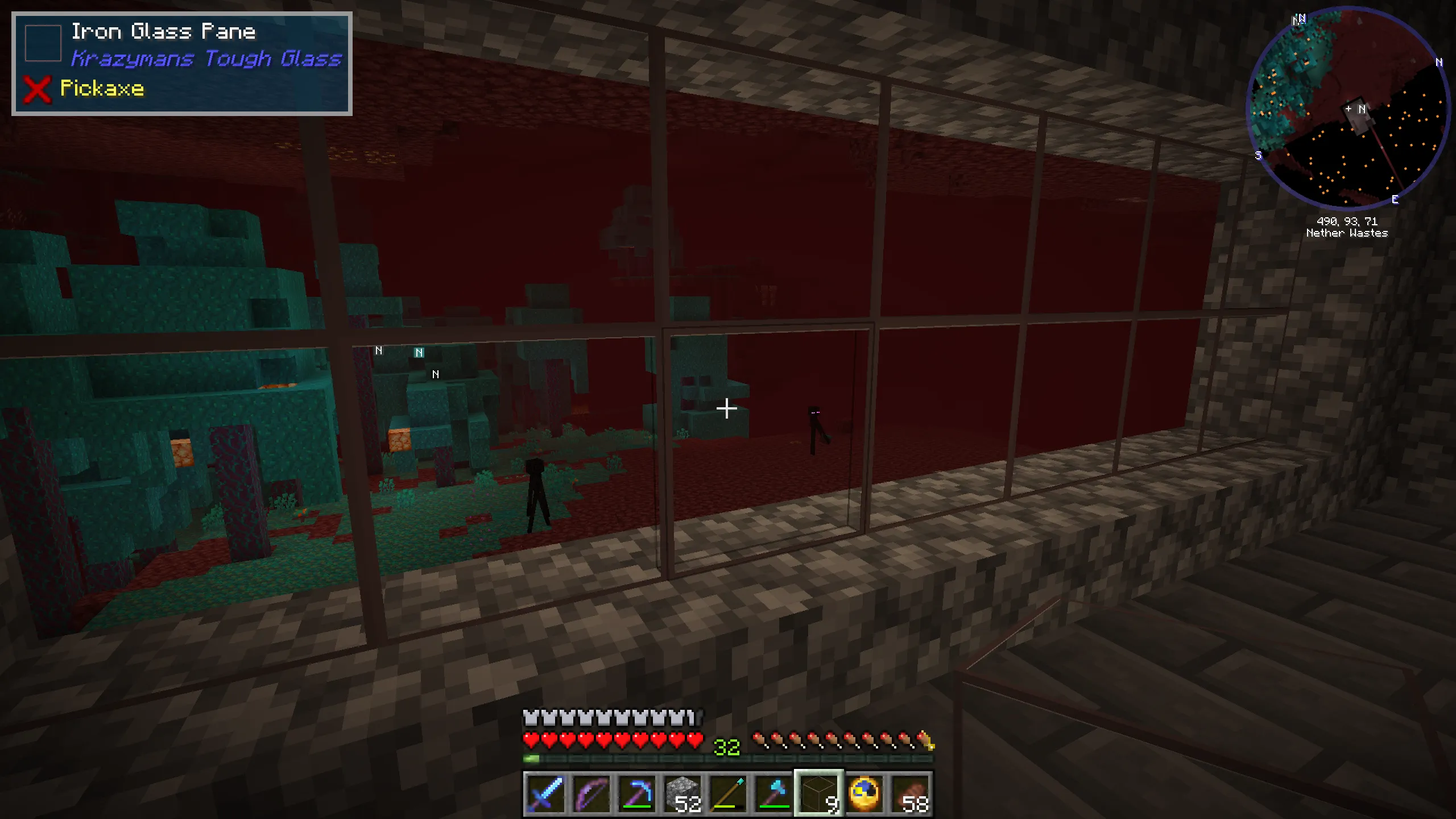Click the red X pickaxe icon in tooltip

36,89
